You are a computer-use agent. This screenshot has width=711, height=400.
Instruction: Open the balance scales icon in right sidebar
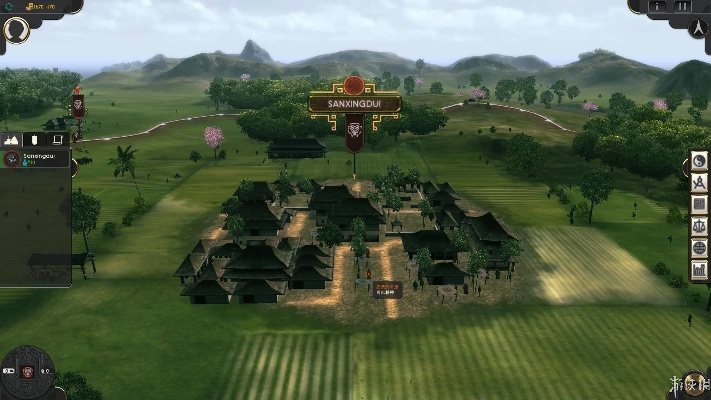click(x=699, y=226)
